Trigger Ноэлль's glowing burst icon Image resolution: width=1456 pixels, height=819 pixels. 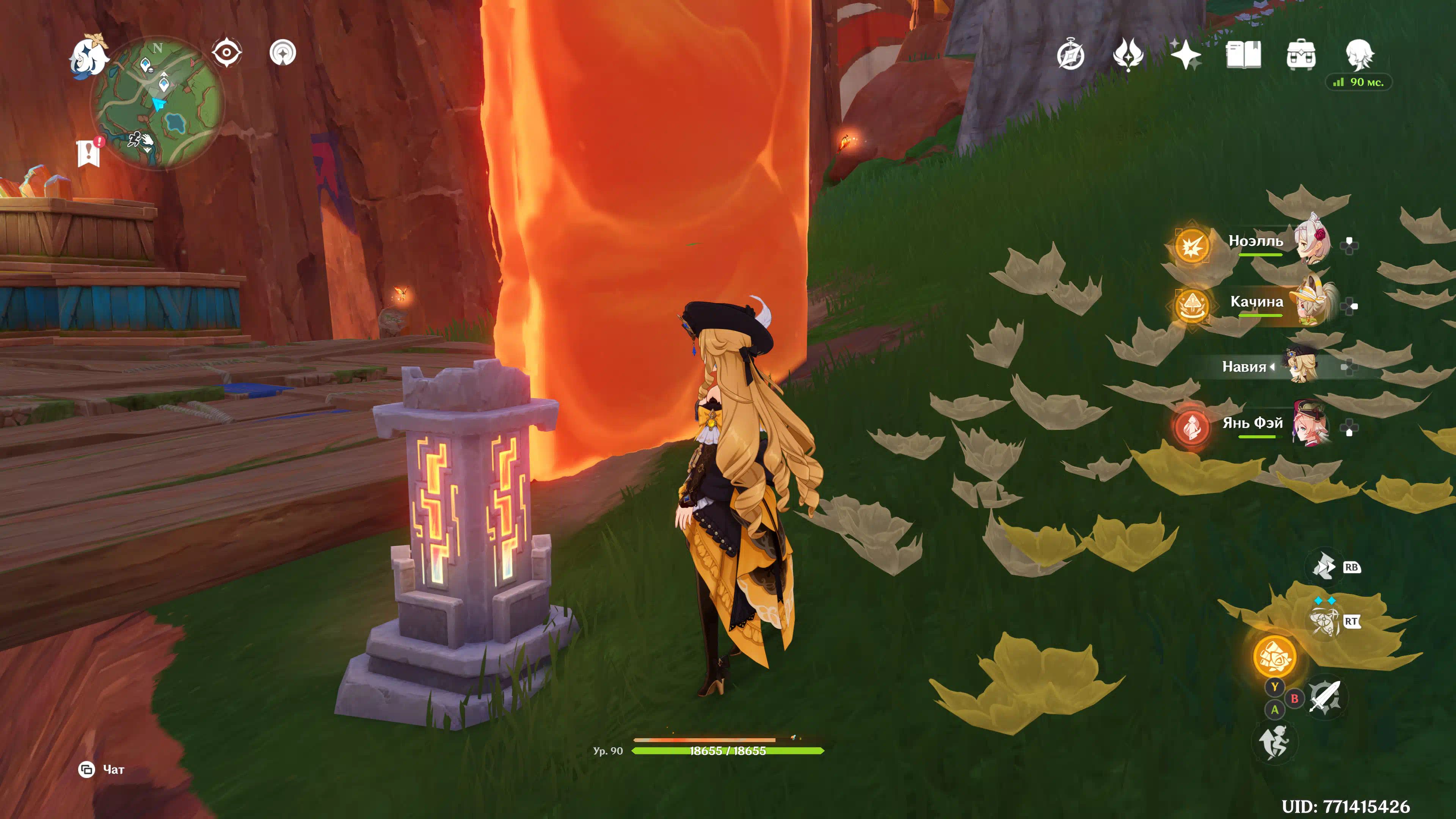coord(1192,246)
